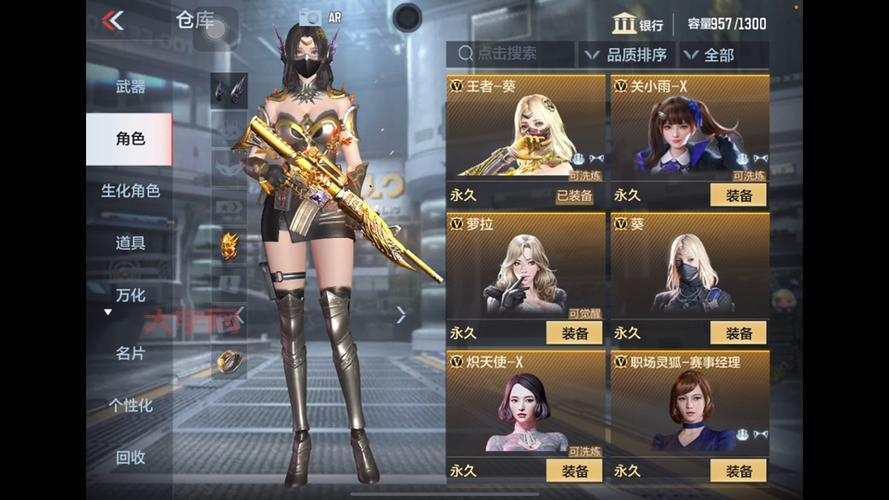
Task: Open the 回收 recycle tab
Action: pos(130,457)
